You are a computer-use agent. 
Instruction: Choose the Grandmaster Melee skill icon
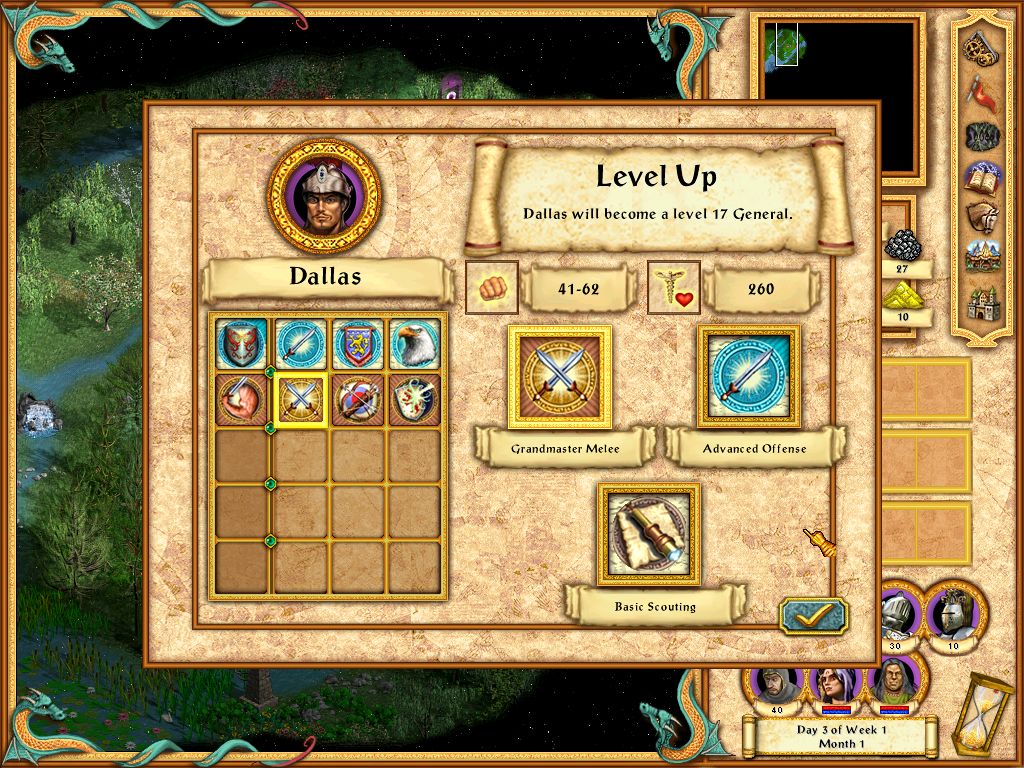pos(560,376)
